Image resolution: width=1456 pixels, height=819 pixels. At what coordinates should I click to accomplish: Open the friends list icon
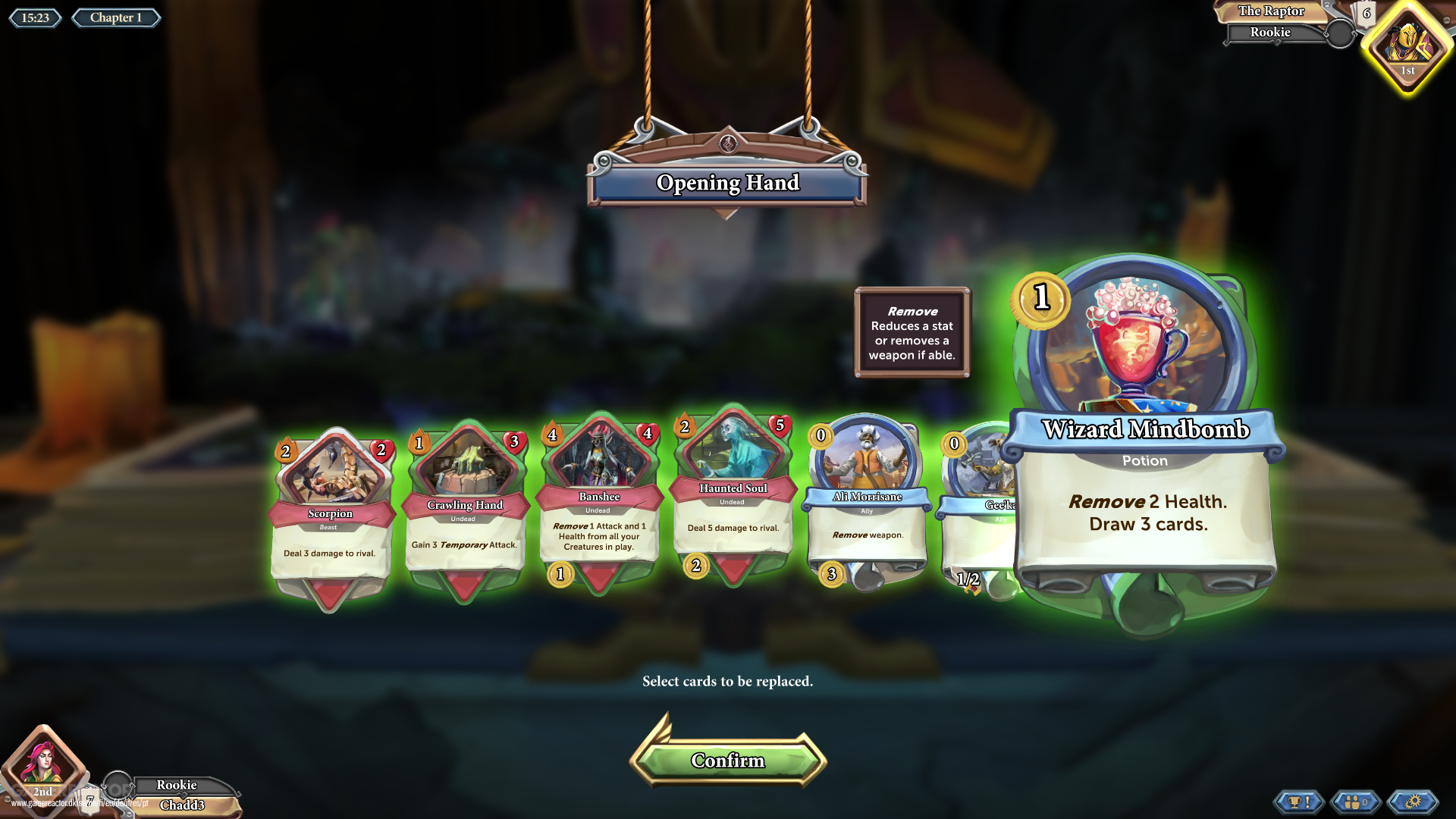(x=1357, y=801)
